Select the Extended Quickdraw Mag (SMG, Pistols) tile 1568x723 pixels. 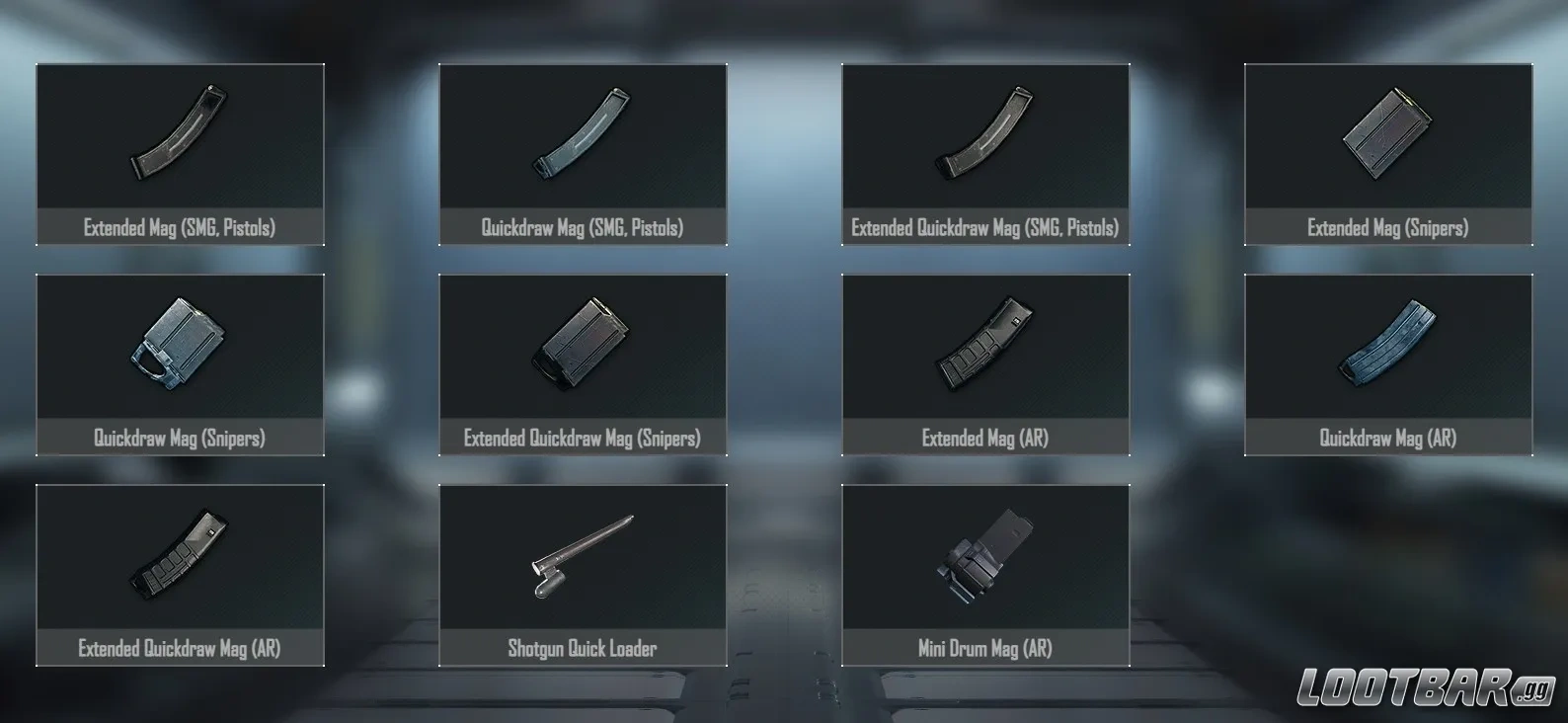coord(983,153)
